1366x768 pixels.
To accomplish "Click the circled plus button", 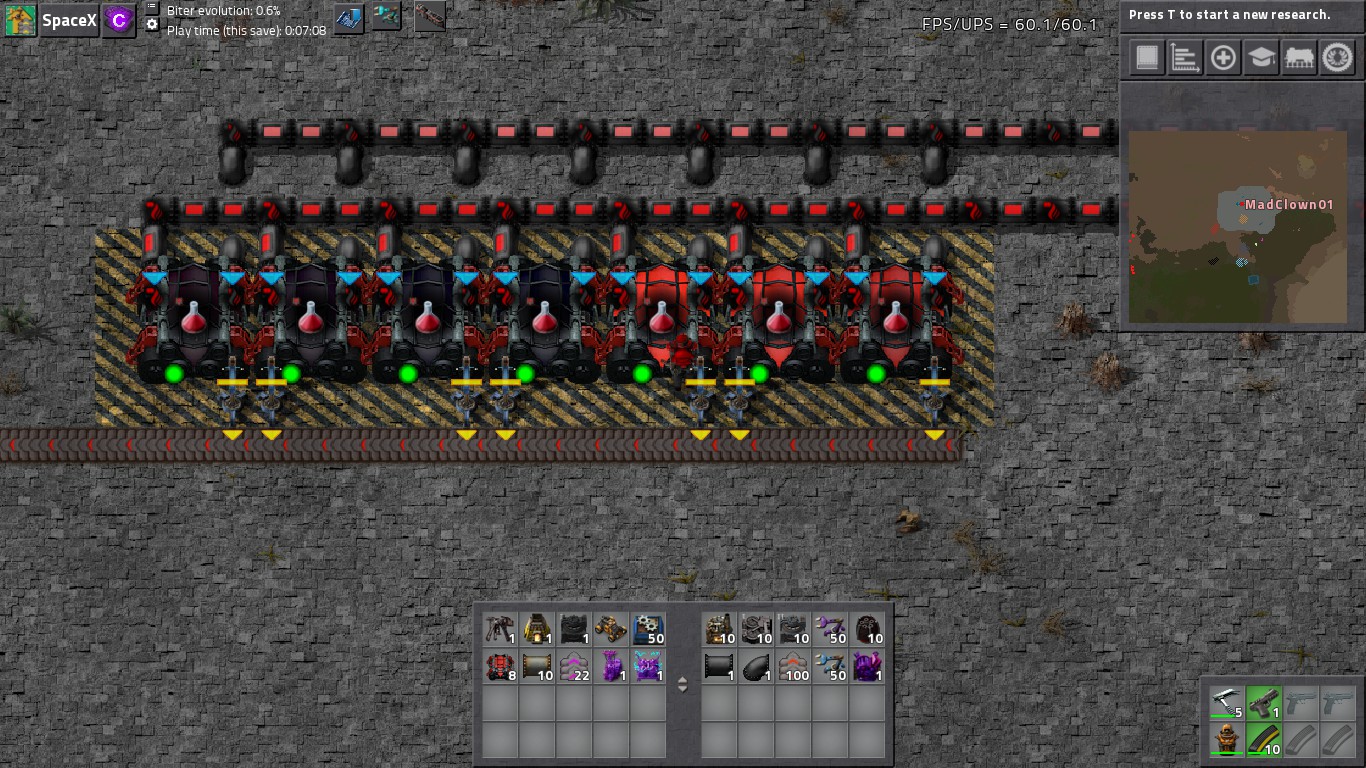I will point(1223,58).
